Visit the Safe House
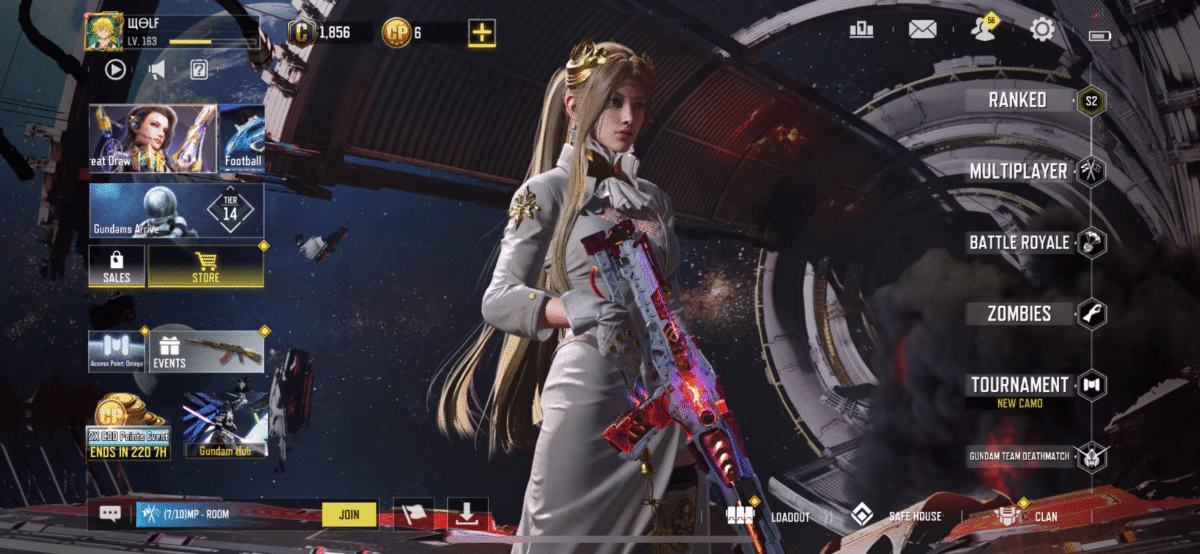Image resolution: width=1200 pixels, height=554 pixels. 896,516
